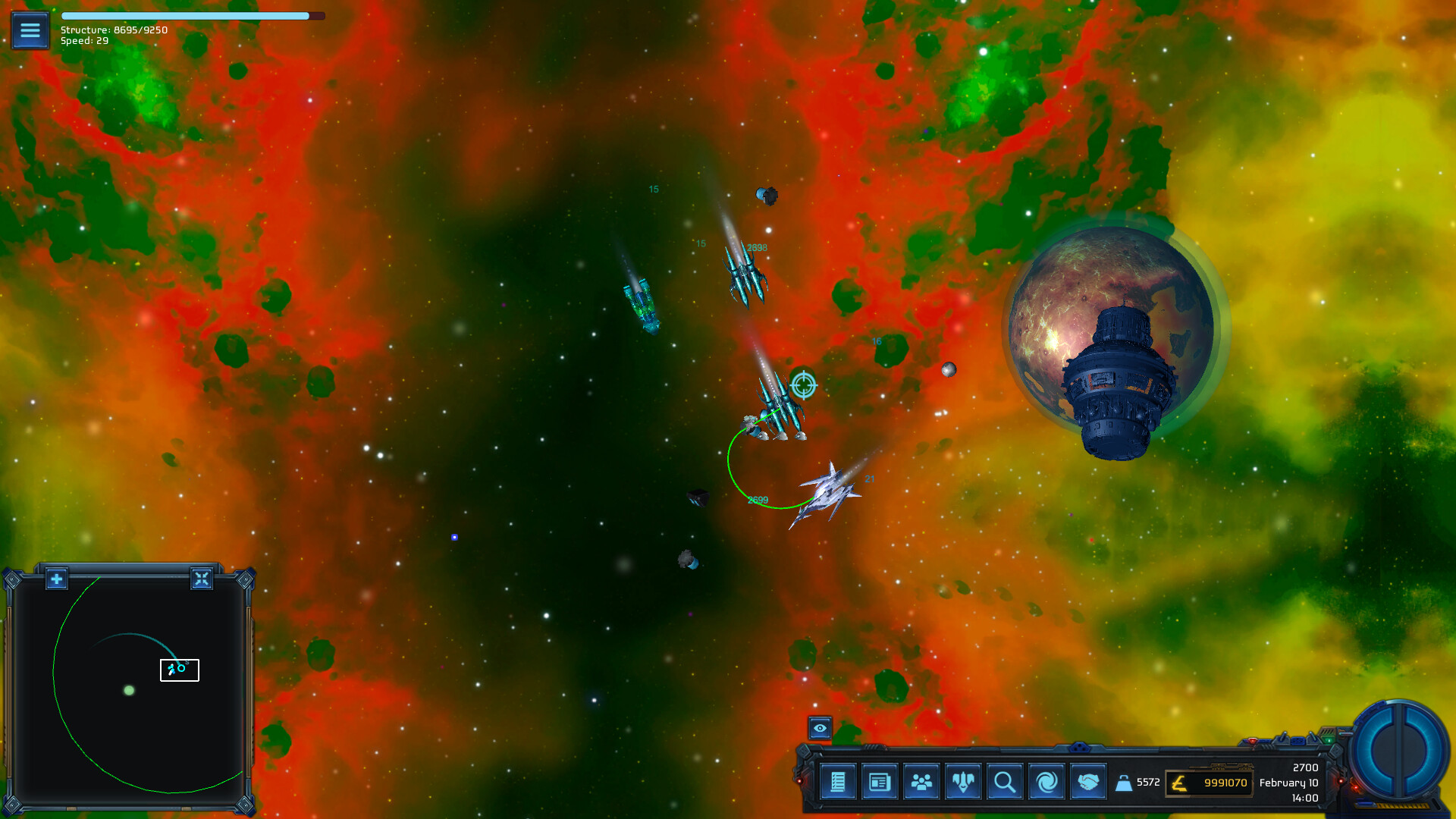Open the ship fleet panel icon
The width and height of the screenshot is (1456, 819).
click(x=962, y=783)
